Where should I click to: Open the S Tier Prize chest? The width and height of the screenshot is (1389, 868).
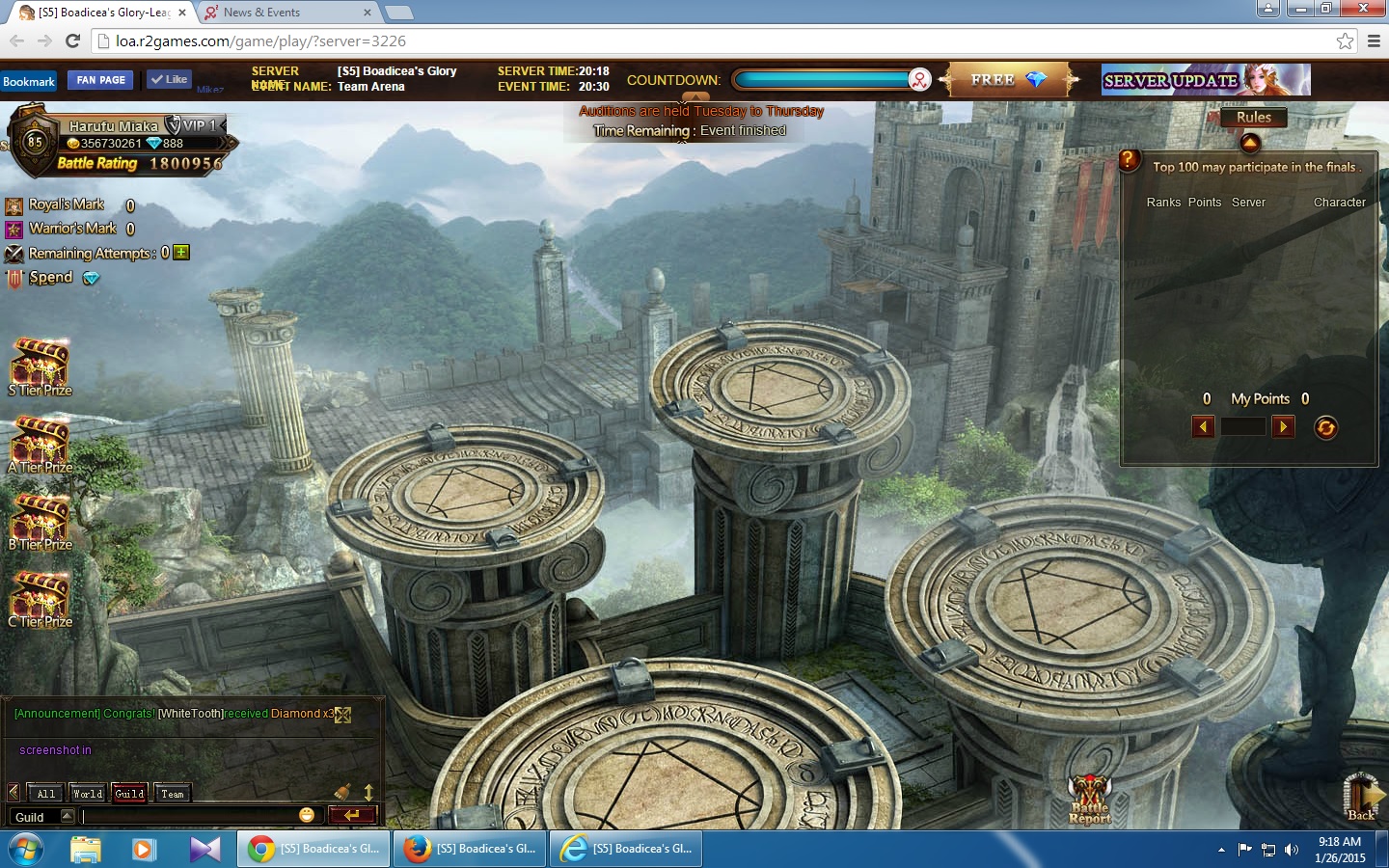tap(40, 366)
